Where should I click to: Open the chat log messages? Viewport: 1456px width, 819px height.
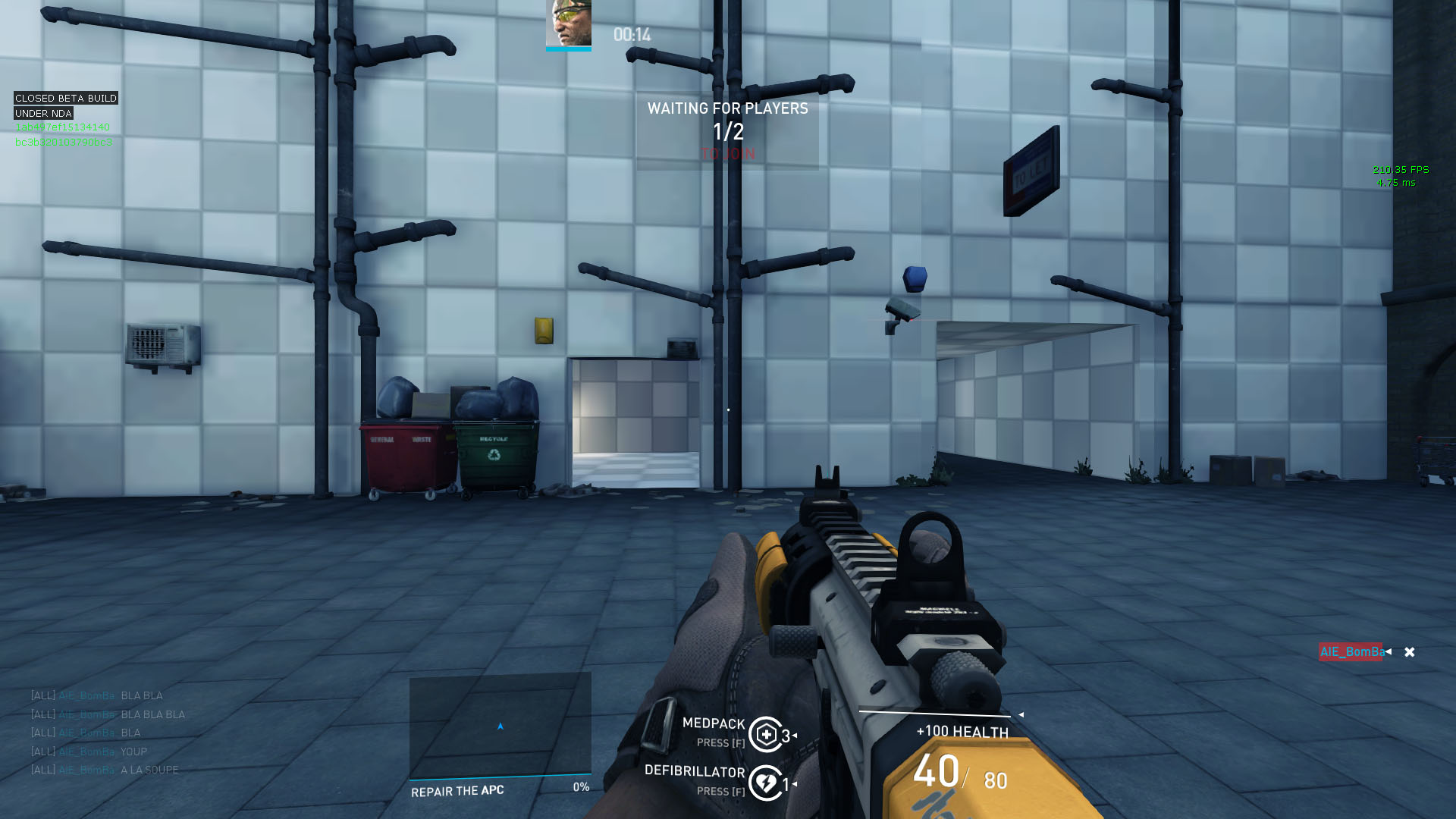click(107, 733)
